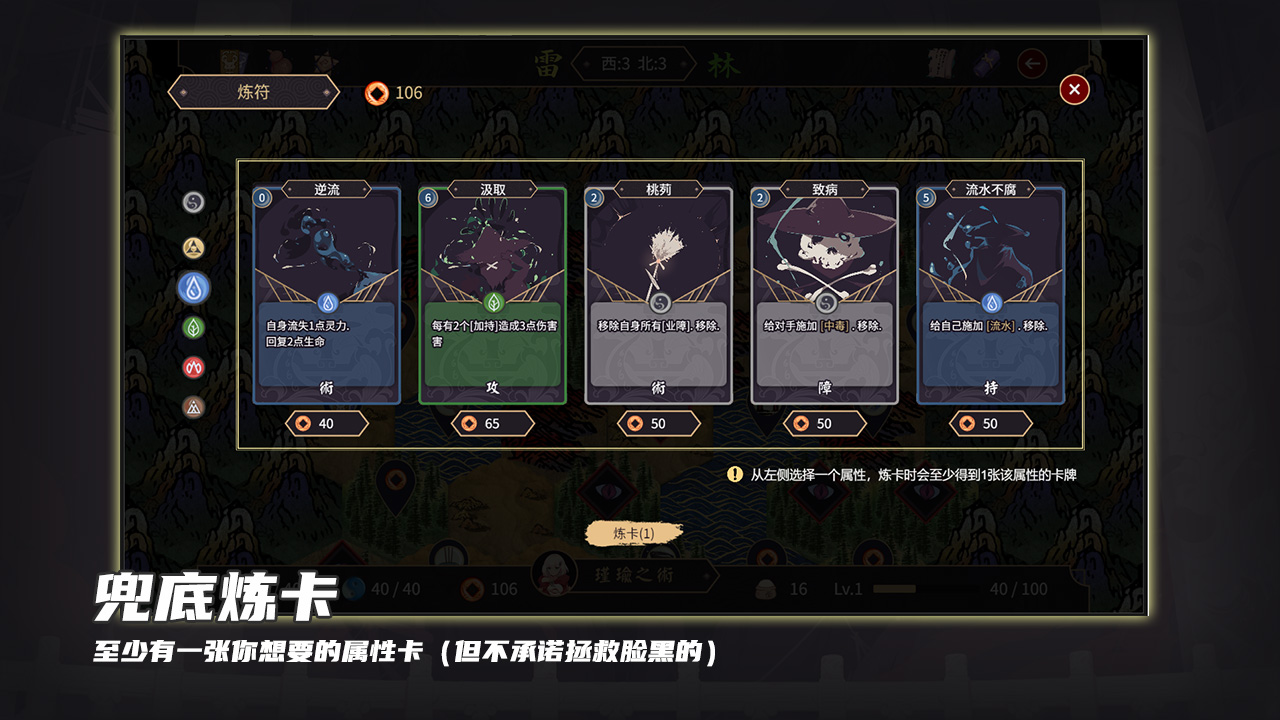Select the water attribute icon in left sidebar
Image resolution: width=1280 pixels, height=720 pixels.
pyautogui.click(x=195, y=286)
